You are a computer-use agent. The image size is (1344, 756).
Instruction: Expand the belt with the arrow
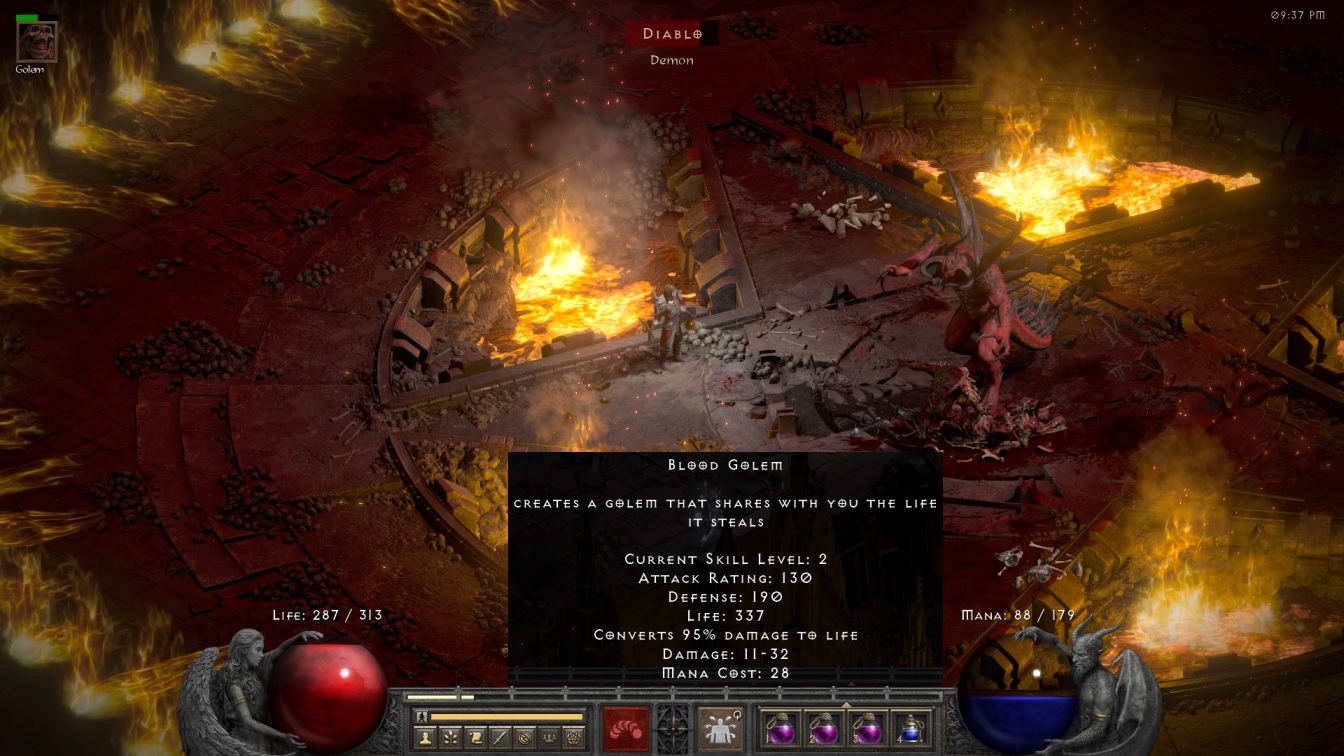[846, 704]
